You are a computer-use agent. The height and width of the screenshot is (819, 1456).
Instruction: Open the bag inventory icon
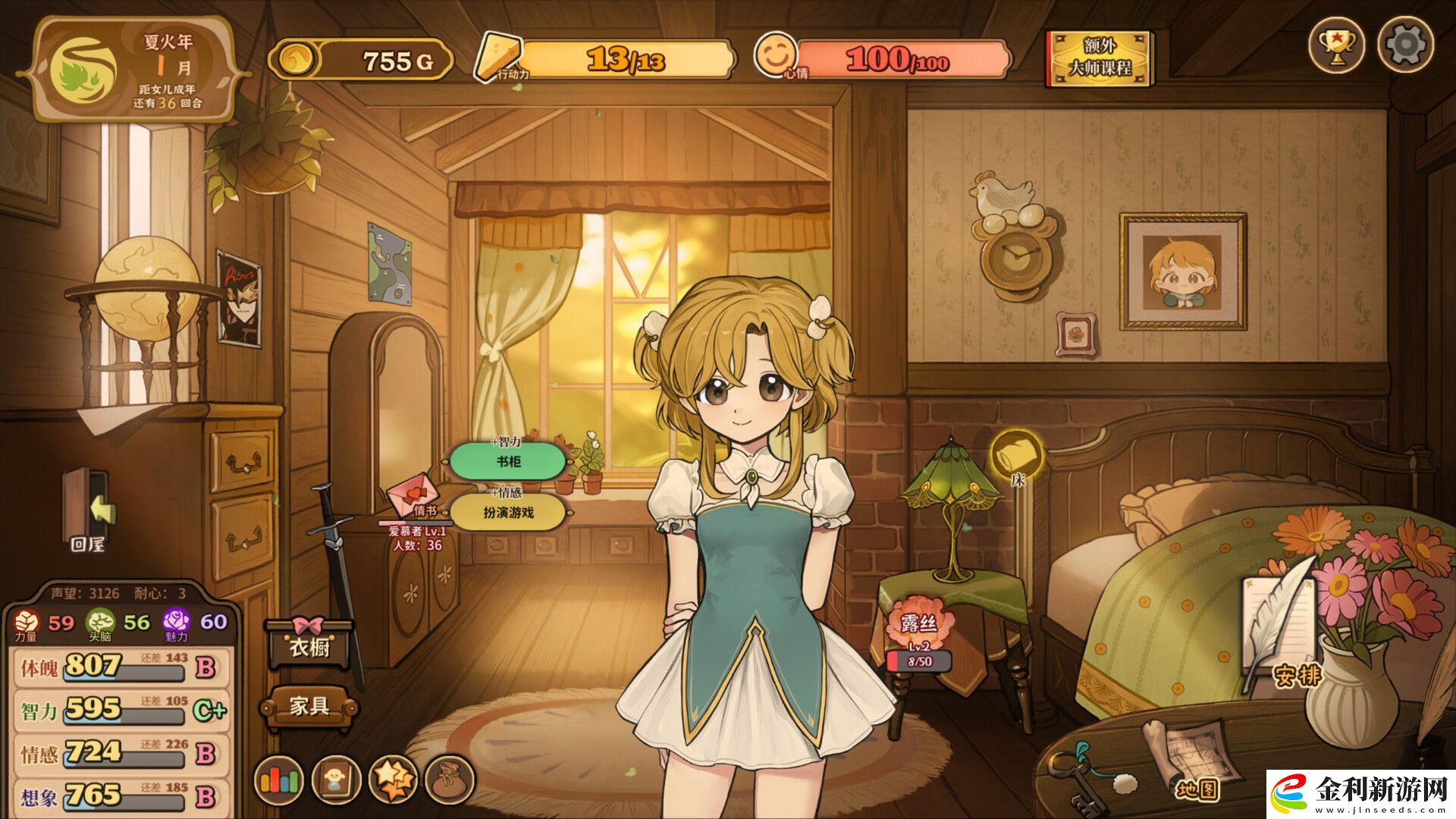click(450, 780)
